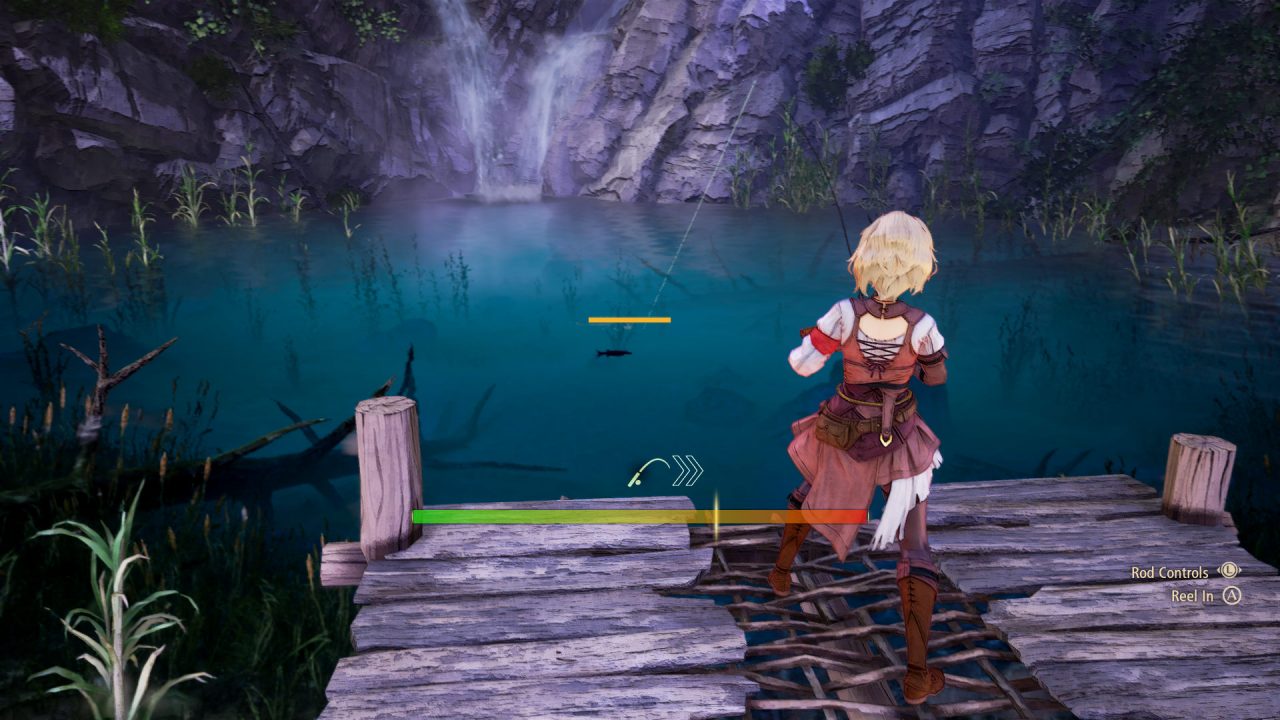Click the yellow bite indicator bar above the fish
Screen dimensions: 1280x720
point(629,319)
